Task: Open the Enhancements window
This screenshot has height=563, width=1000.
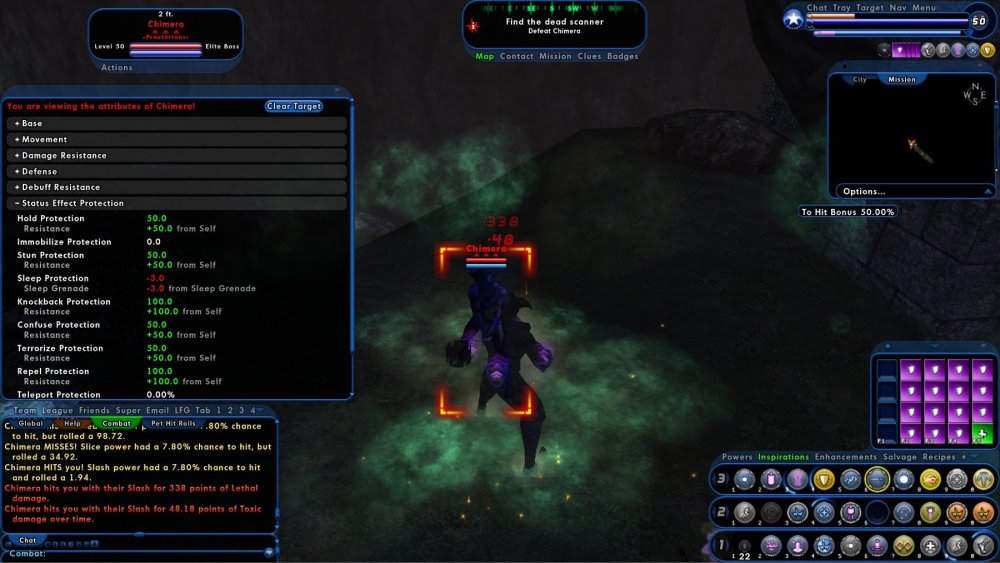Action: coord(848,457)
